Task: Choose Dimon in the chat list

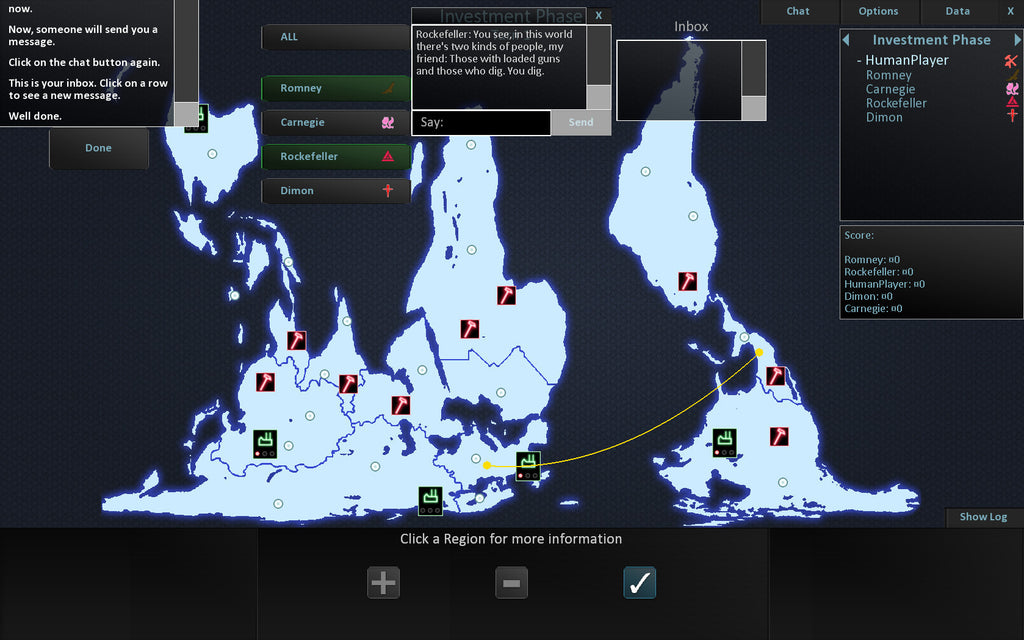Action: (335, 190)
